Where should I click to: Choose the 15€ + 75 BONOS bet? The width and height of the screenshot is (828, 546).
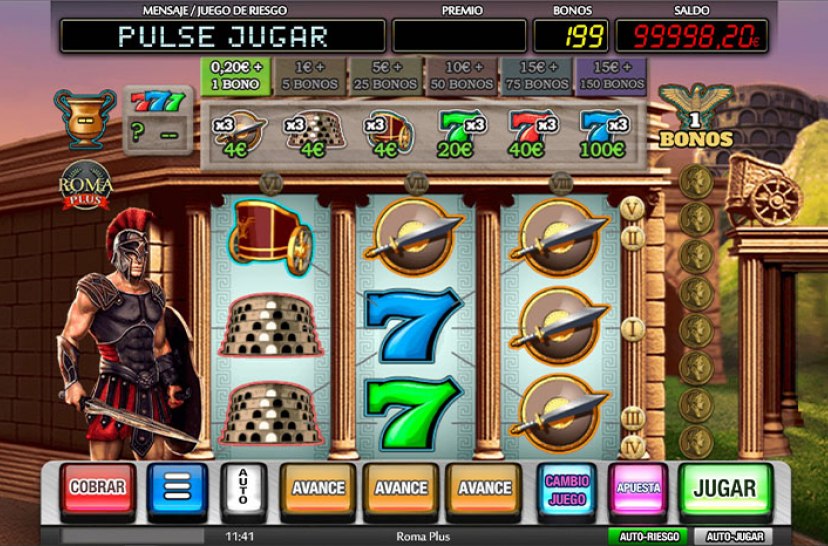point(537,76)
